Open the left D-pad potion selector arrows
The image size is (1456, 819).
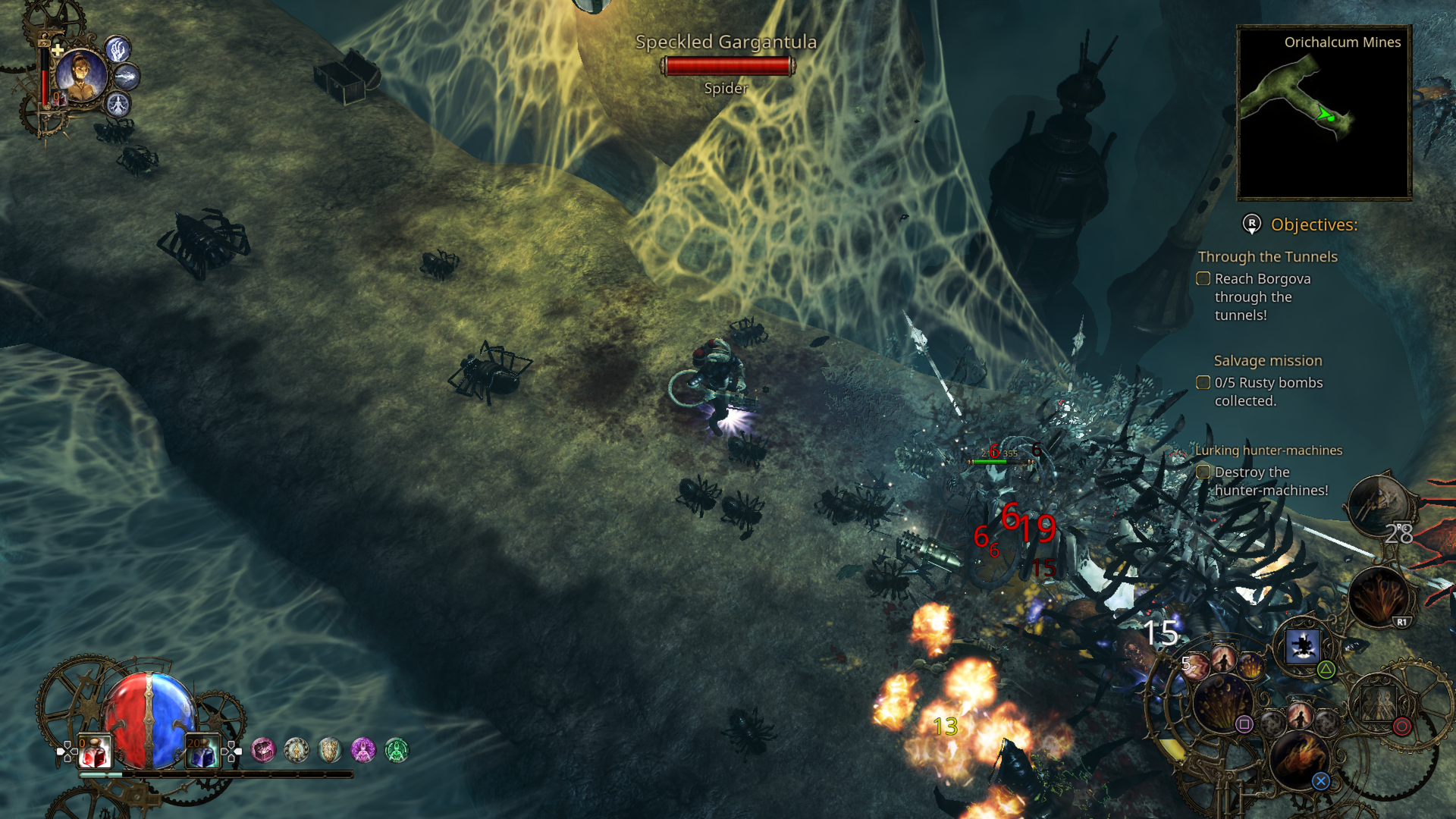67,752
